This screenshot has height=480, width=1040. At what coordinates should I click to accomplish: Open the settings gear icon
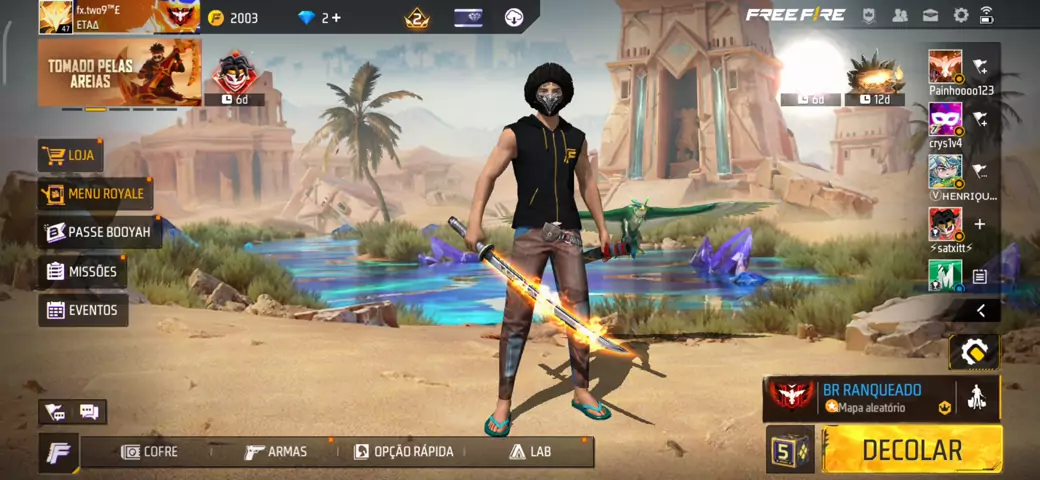point(961,15)
